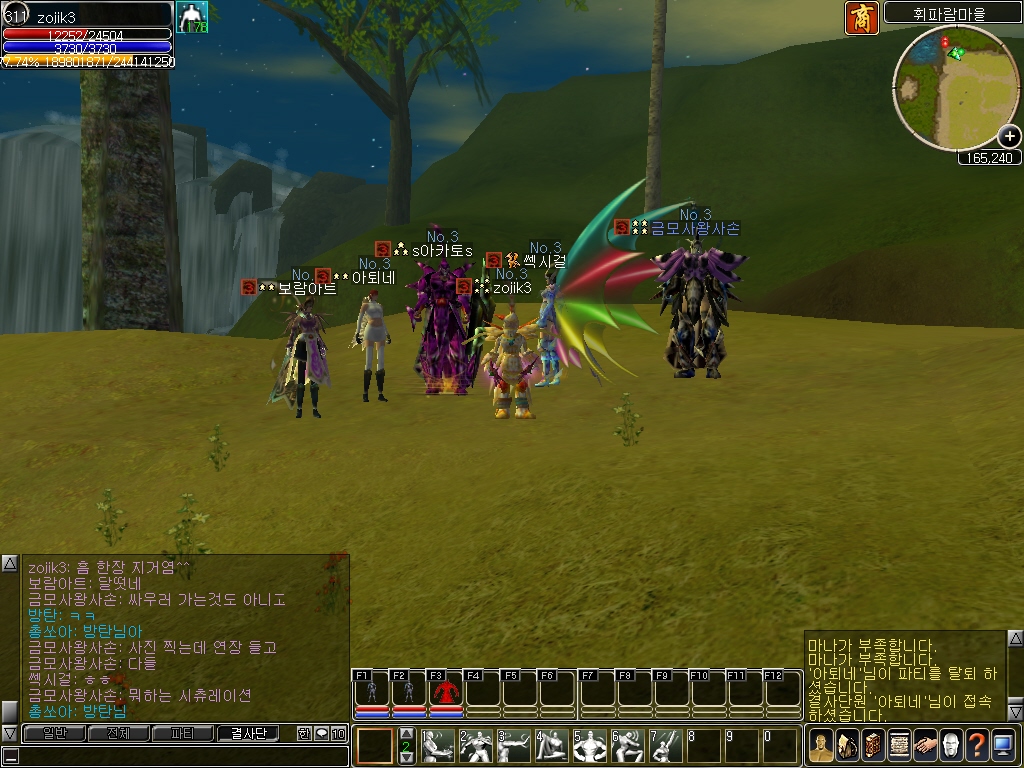Click the speech bubble chat icon

321,733
